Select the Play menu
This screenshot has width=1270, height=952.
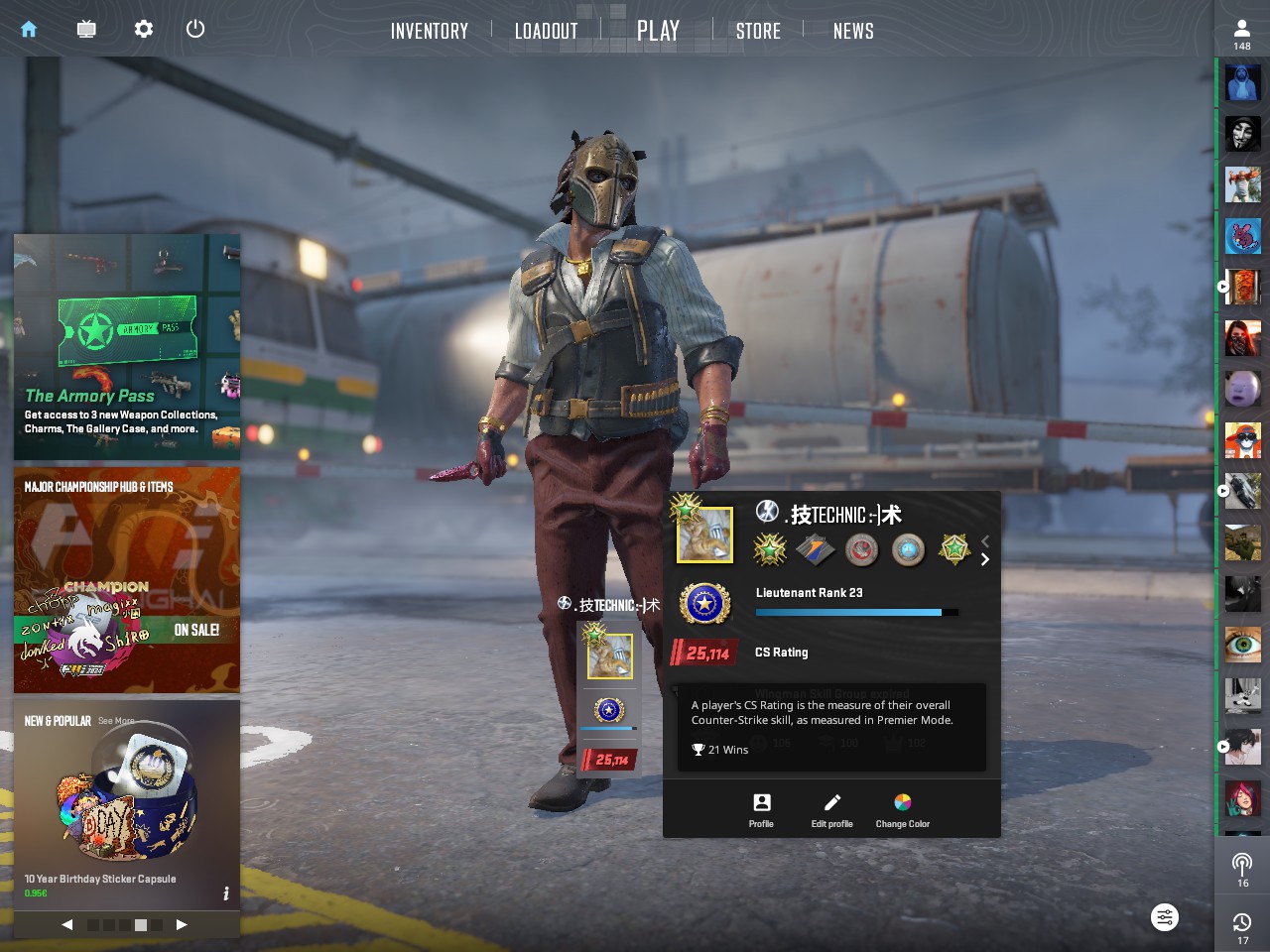(658, 31)
